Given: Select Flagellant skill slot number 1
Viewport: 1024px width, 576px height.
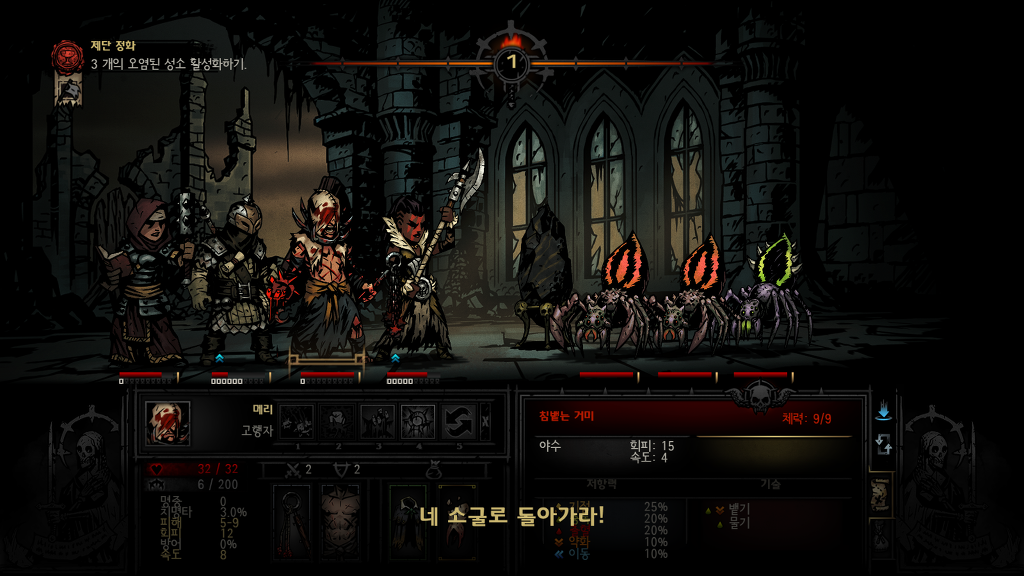Looking at the screenshot, I should 296,421.
